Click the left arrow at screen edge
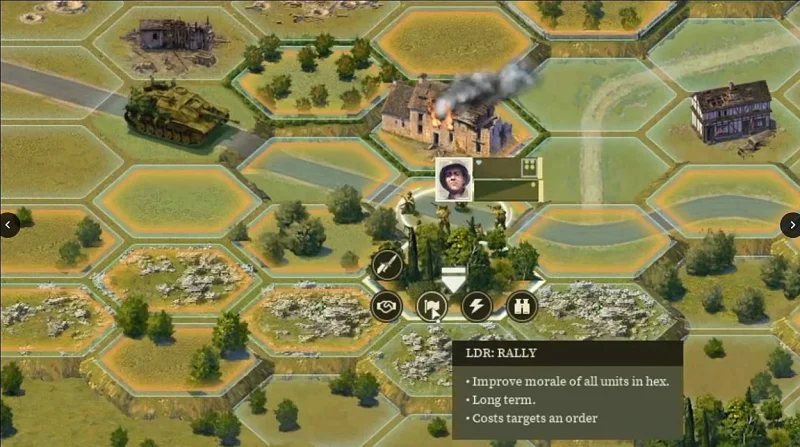Viewport: 800px width, 447px height. tap(9, 225)
